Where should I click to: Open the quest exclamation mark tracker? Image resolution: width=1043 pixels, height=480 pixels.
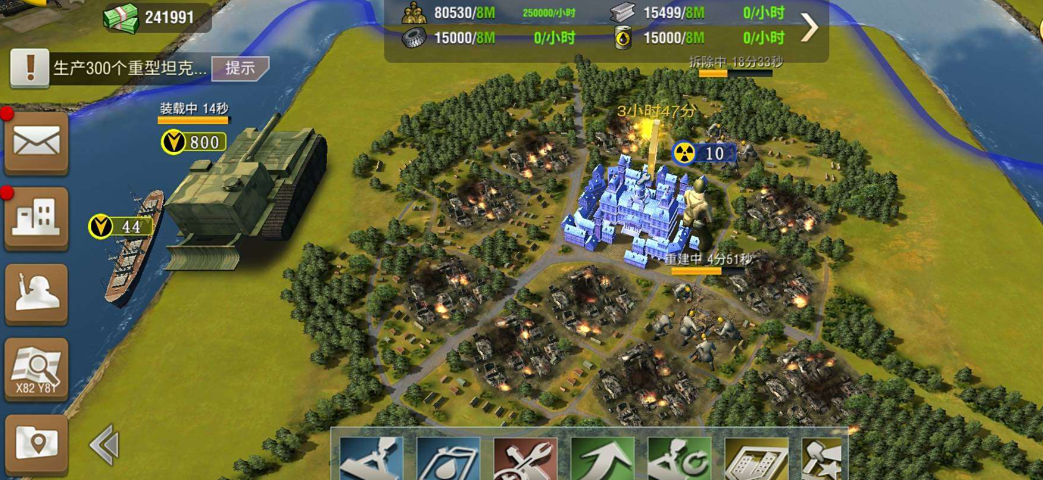click(x=30, y=68)
